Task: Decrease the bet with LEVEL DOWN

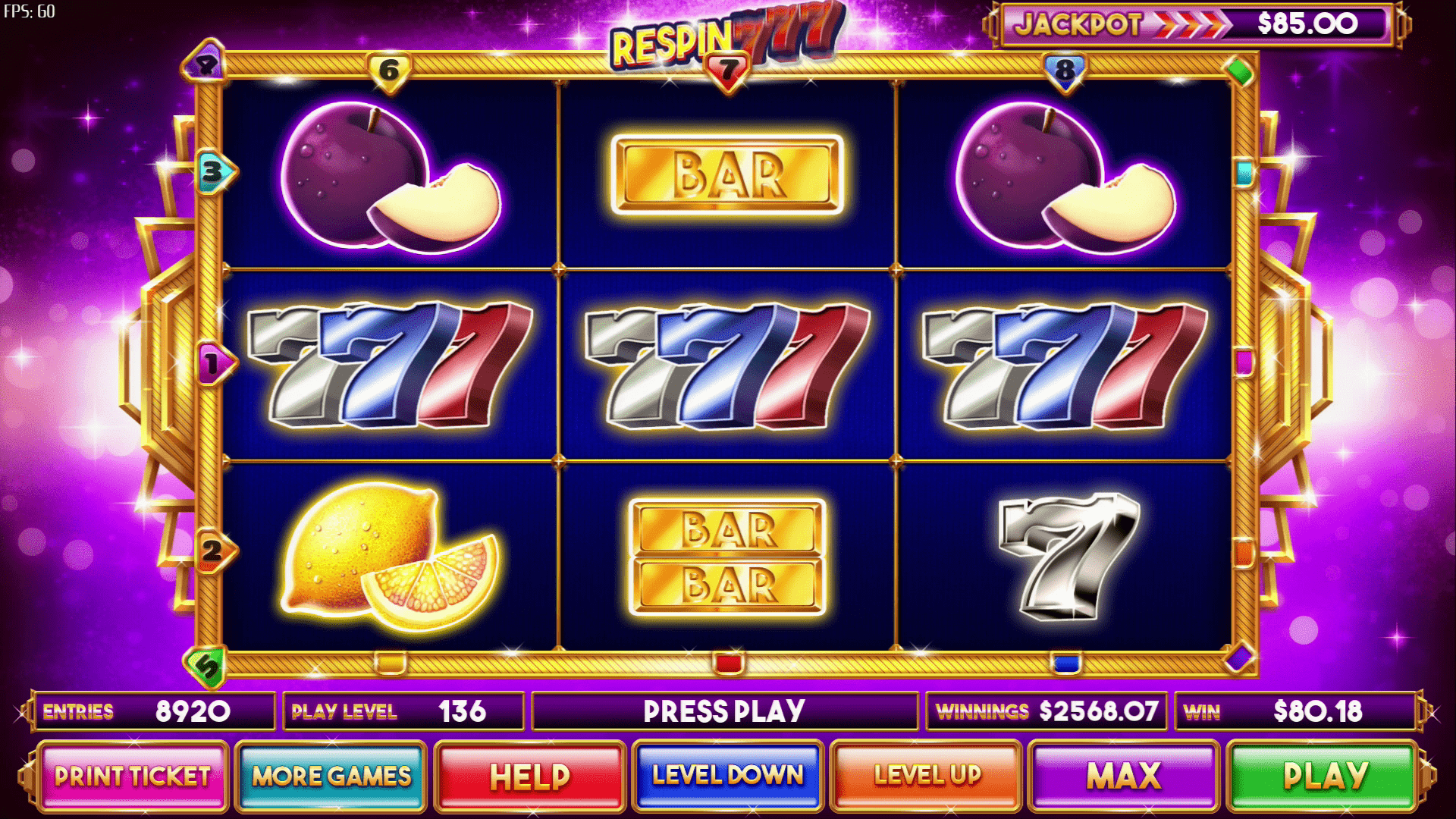Action: click(x=727, y=777)
